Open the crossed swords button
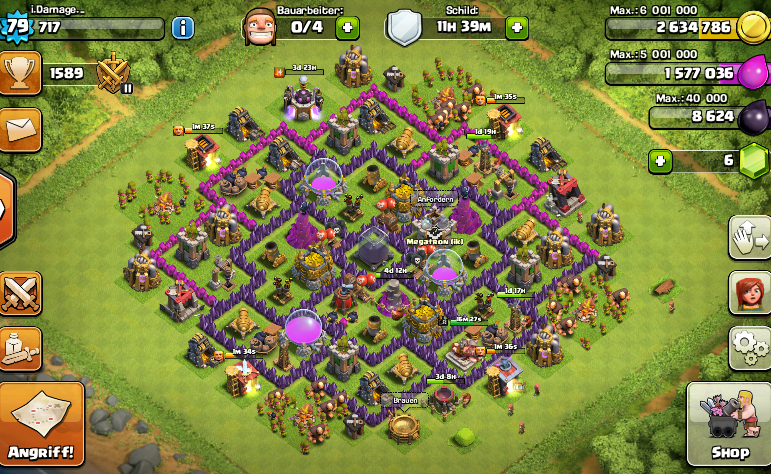 point(20,293)
